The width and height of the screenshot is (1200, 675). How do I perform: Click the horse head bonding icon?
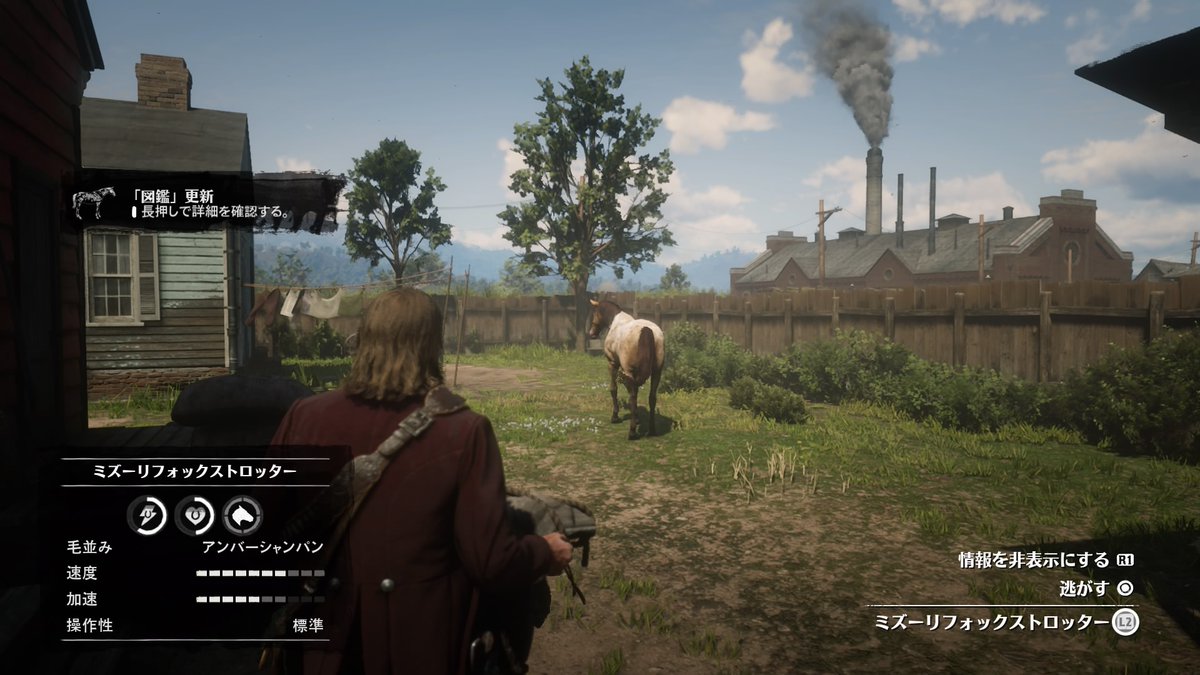pyautogui.click(x=242, y=516)
